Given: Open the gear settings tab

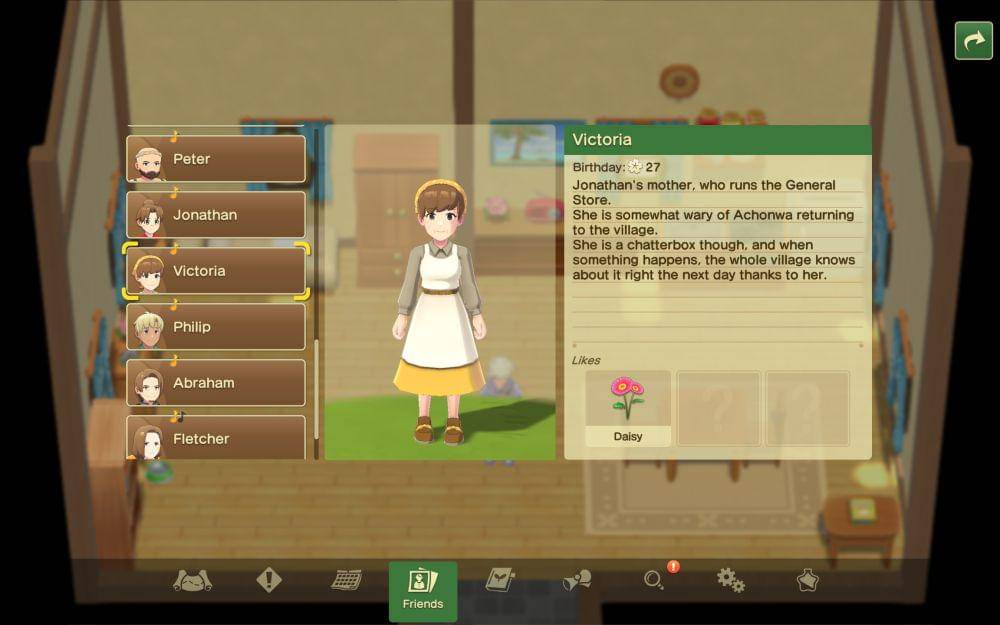Looking at the screenshot, I should (731, 580).
